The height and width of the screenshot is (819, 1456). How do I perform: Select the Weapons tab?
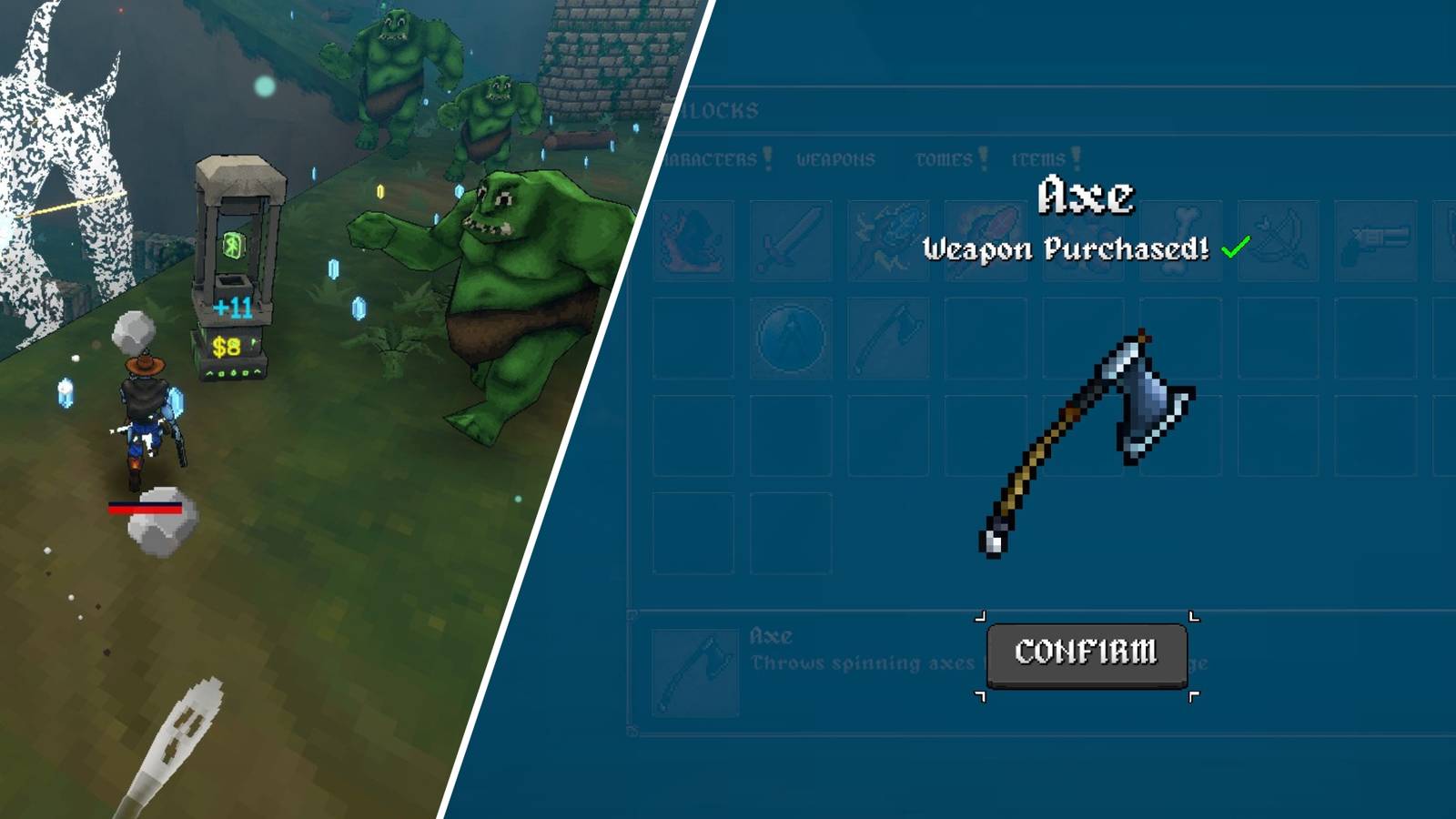point(835,159)
